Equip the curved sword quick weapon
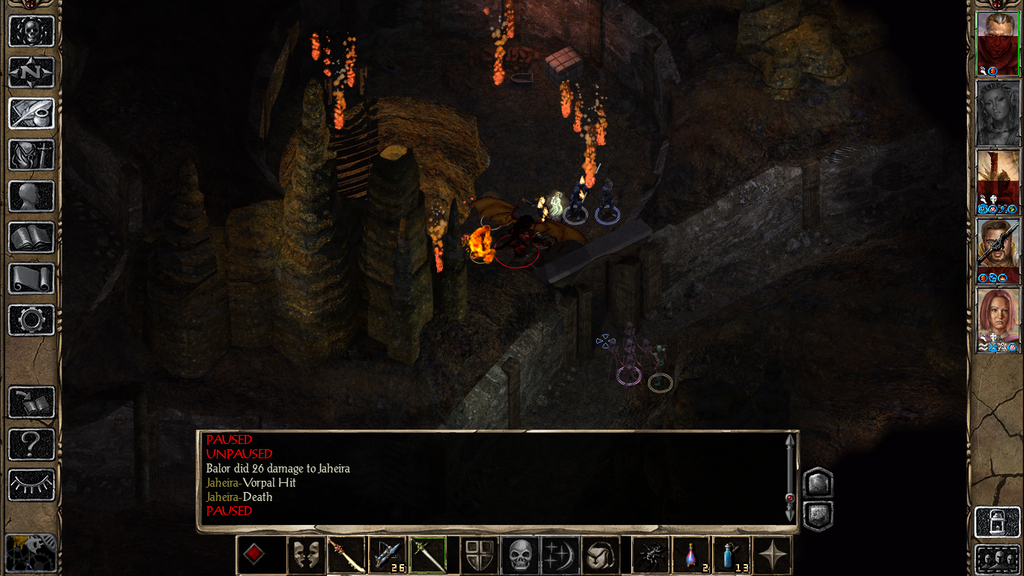 [x=346, y=555]
